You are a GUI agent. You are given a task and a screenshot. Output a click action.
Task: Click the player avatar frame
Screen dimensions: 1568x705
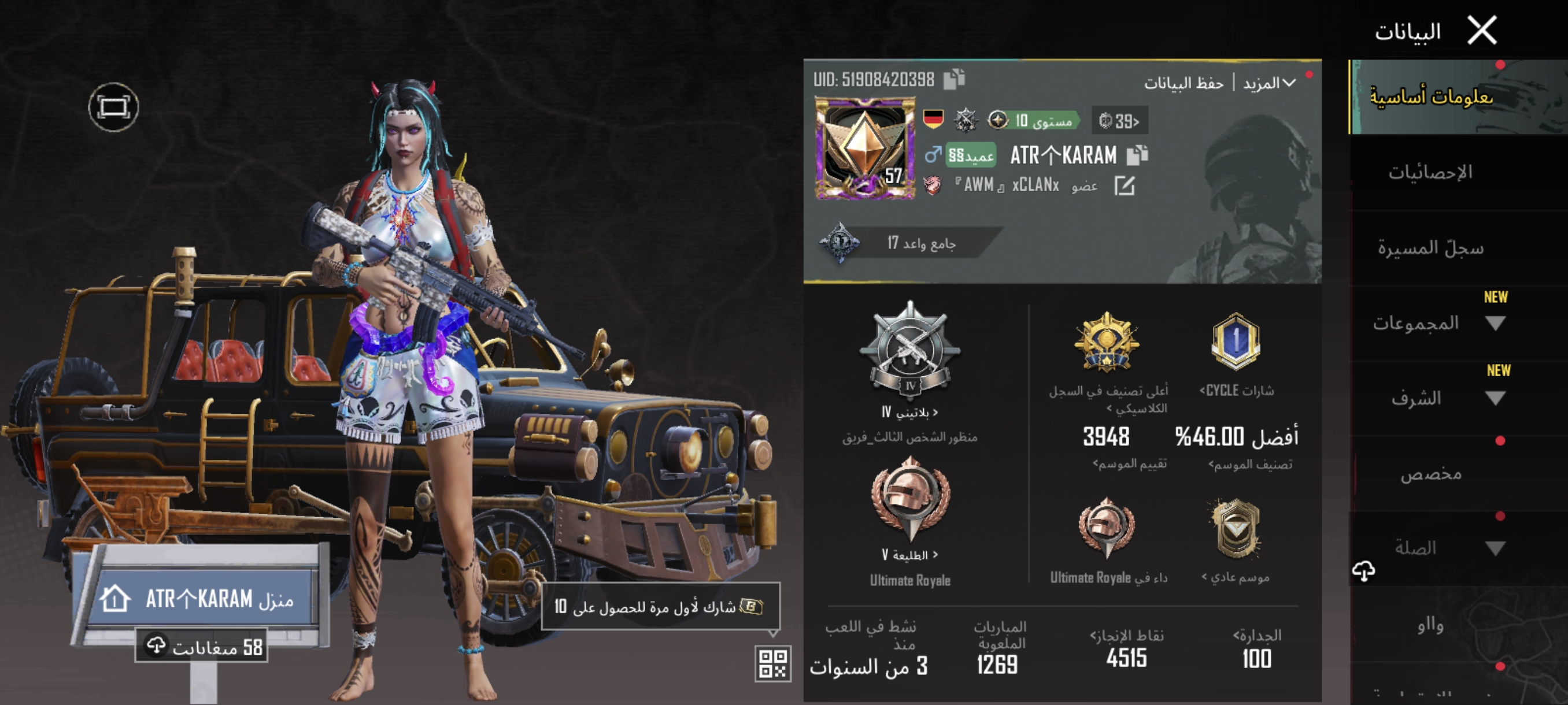pyautogui.click(x=864, y=149)
